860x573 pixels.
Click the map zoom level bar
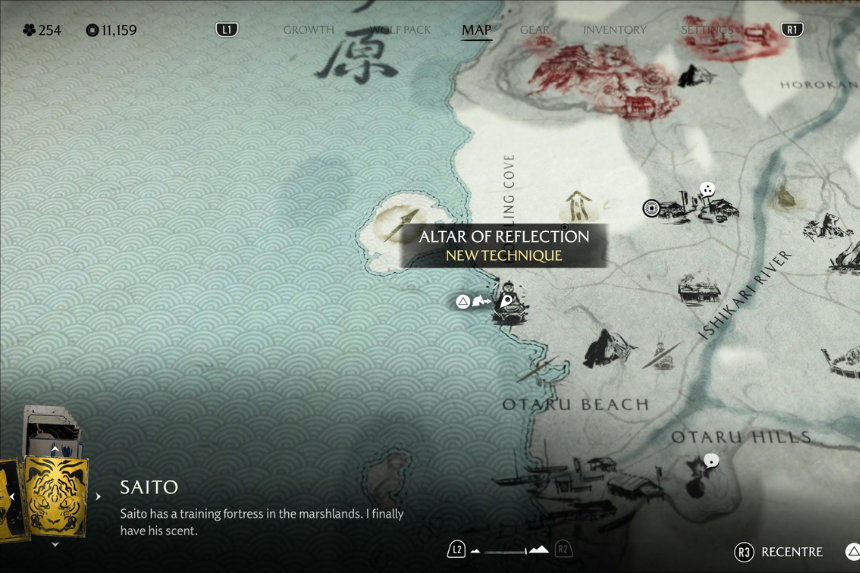tap(510, 550)
